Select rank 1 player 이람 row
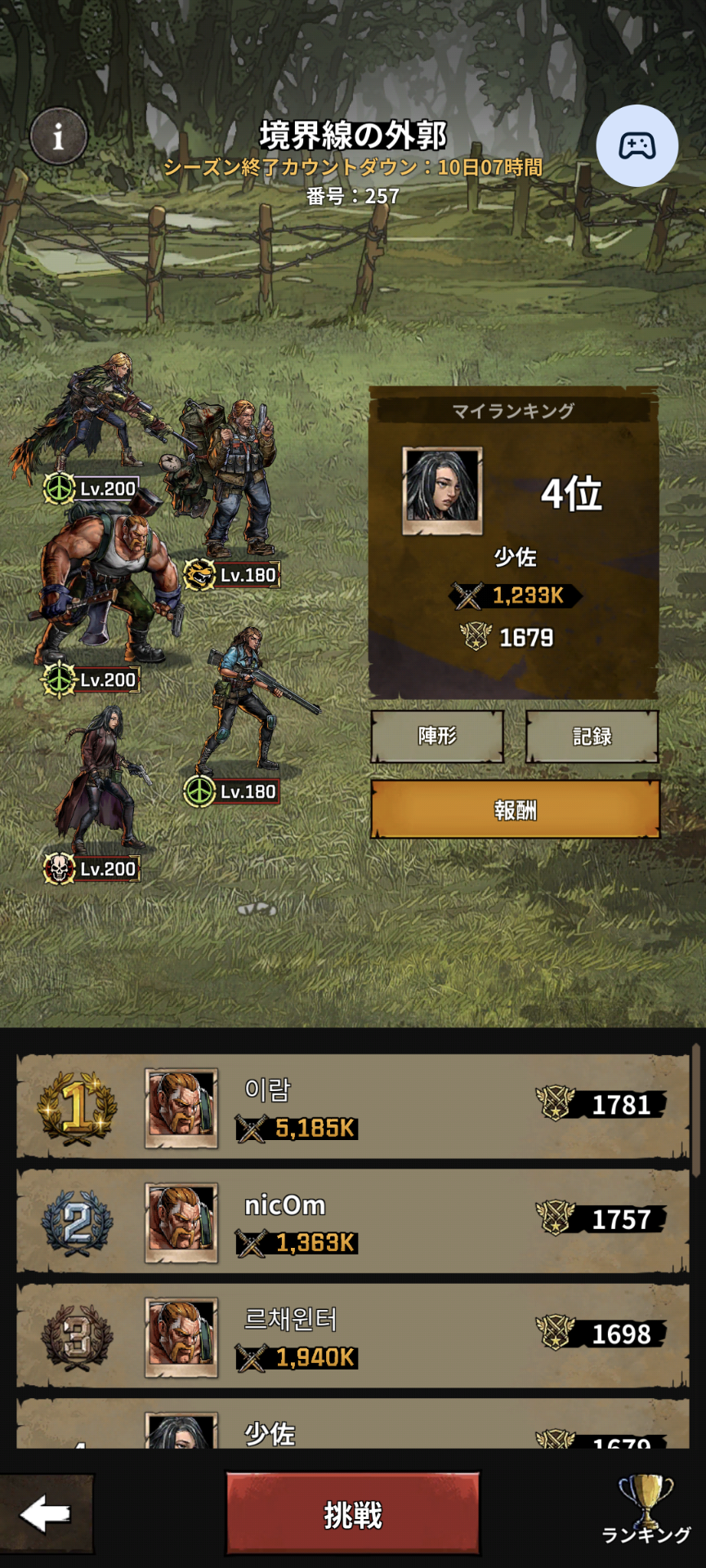The width and height of the screenshot is (706, 1568). [x=353, y=1107]
